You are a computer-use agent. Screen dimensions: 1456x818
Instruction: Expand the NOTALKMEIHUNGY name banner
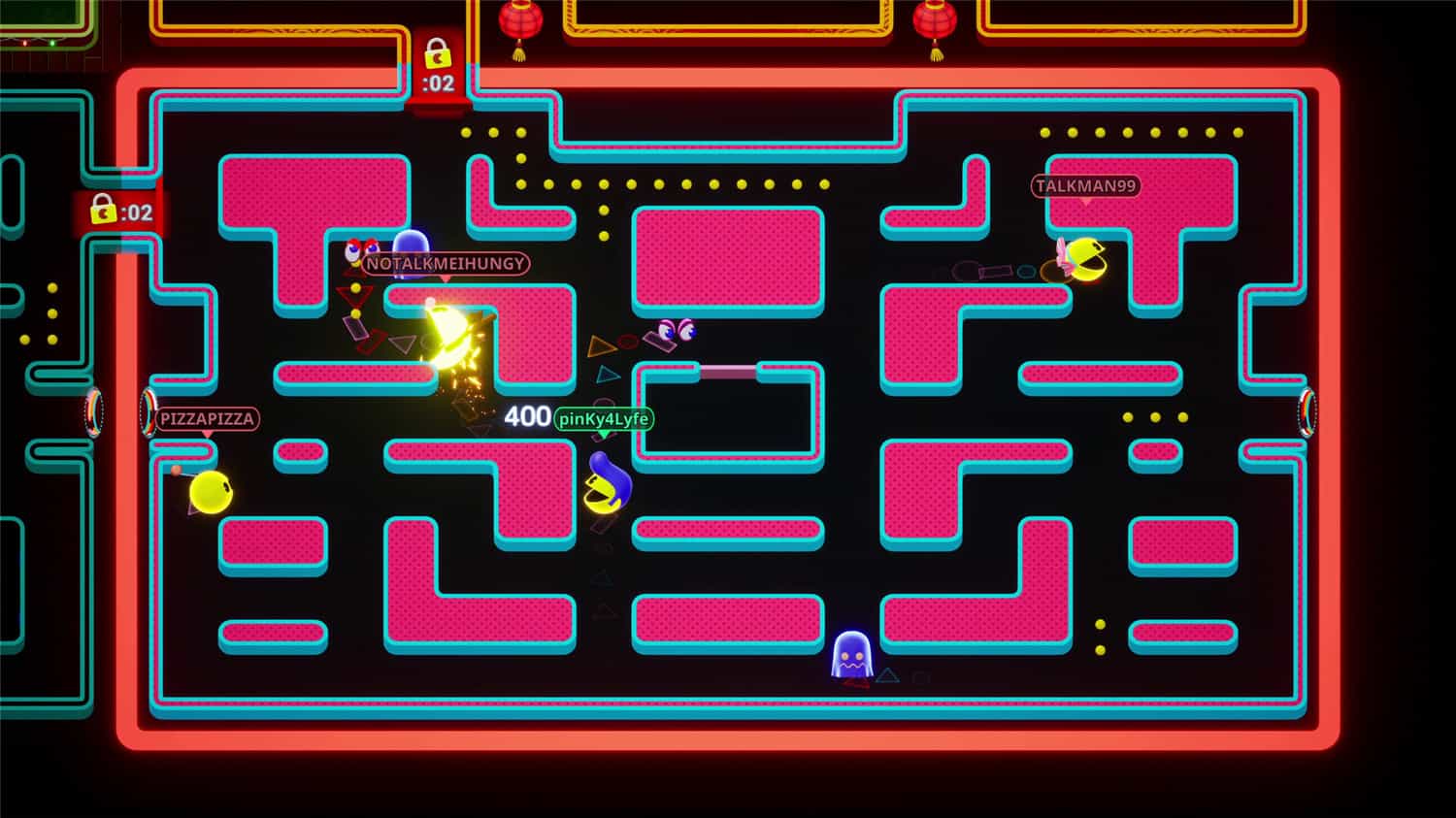[x=447, y=265]
